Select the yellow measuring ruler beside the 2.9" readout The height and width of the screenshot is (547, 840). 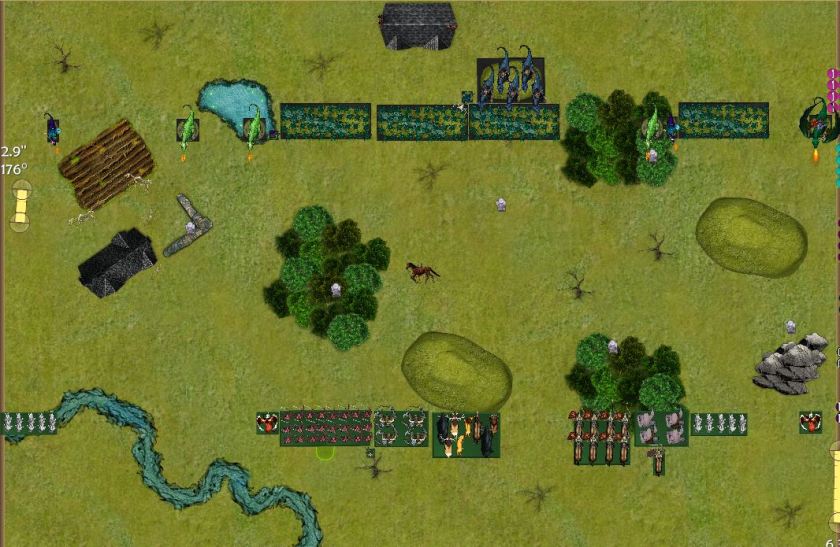[20, 205]
